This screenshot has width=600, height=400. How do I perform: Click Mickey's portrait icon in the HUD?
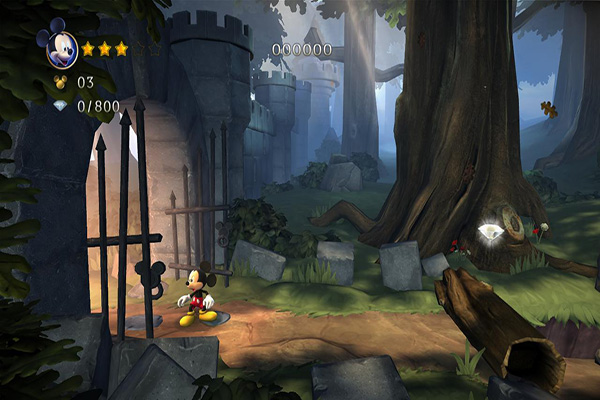tap(57, 46)
